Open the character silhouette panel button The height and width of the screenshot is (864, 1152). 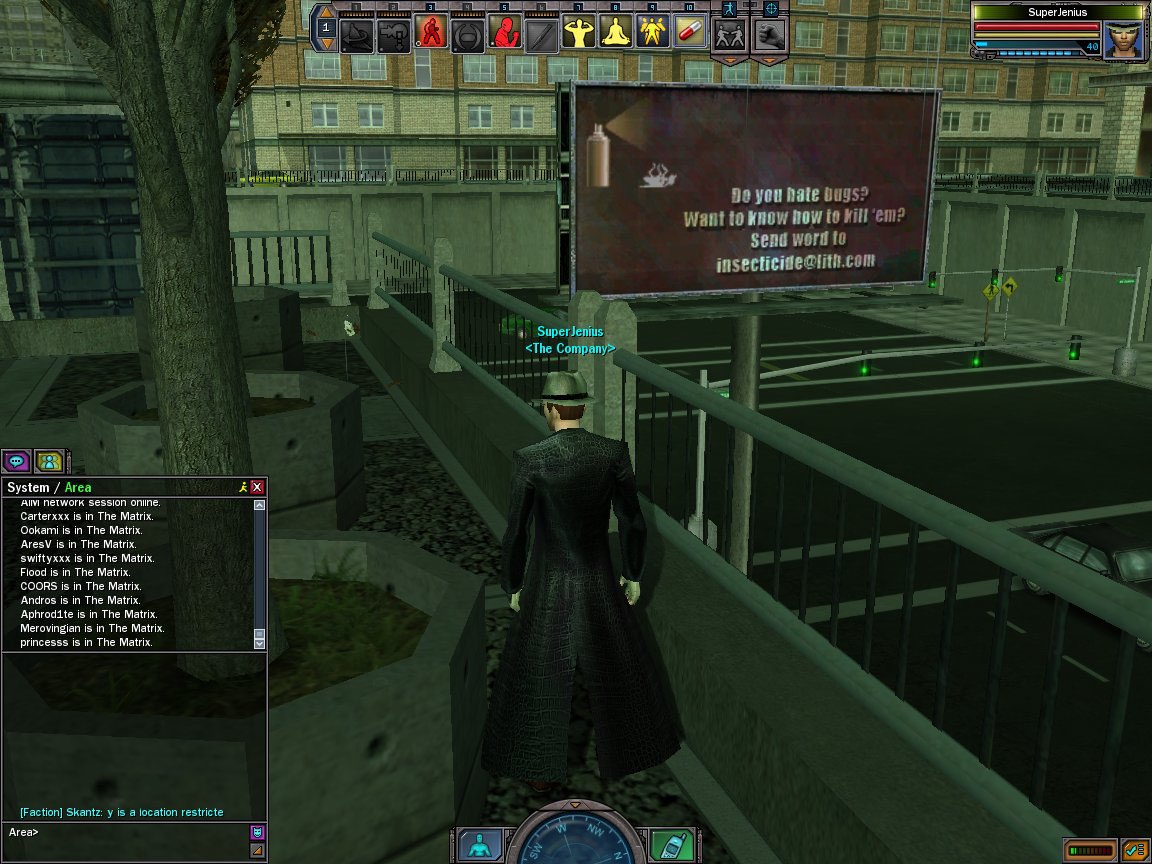point(480,846)
